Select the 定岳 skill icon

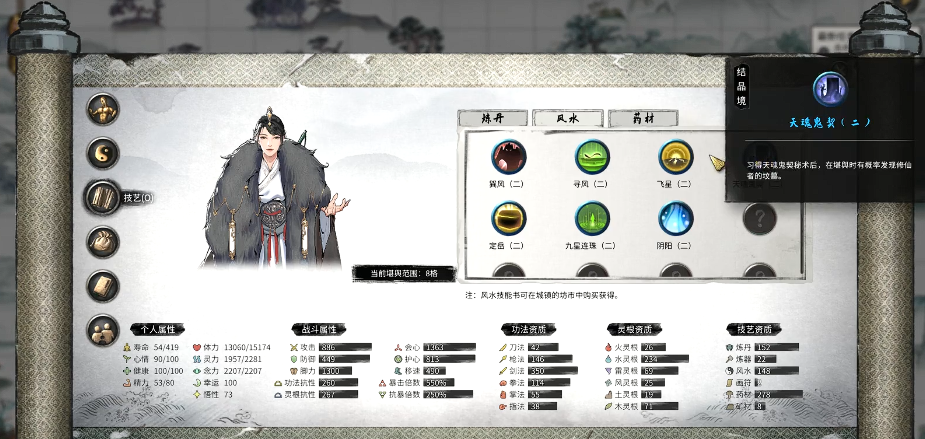click(x=508, y=218)
